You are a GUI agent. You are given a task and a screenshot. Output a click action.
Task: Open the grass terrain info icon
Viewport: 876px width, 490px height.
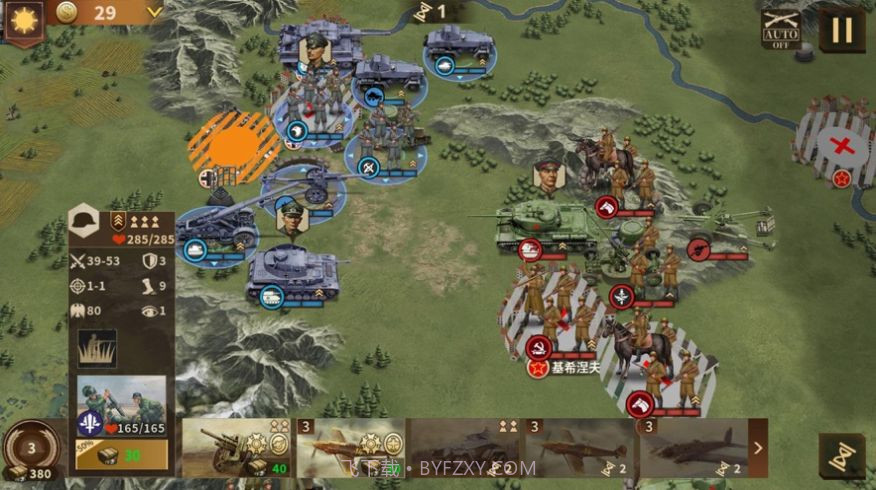[x=97, y=348]
